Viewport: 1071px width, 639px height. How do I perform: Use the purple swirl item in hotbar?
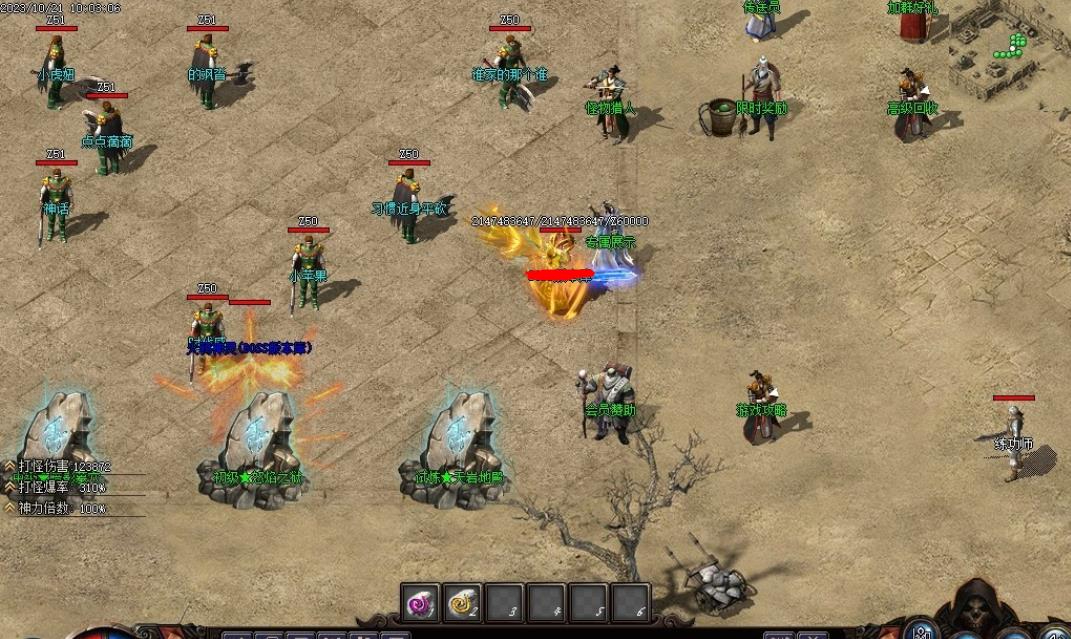click(420, 603)
